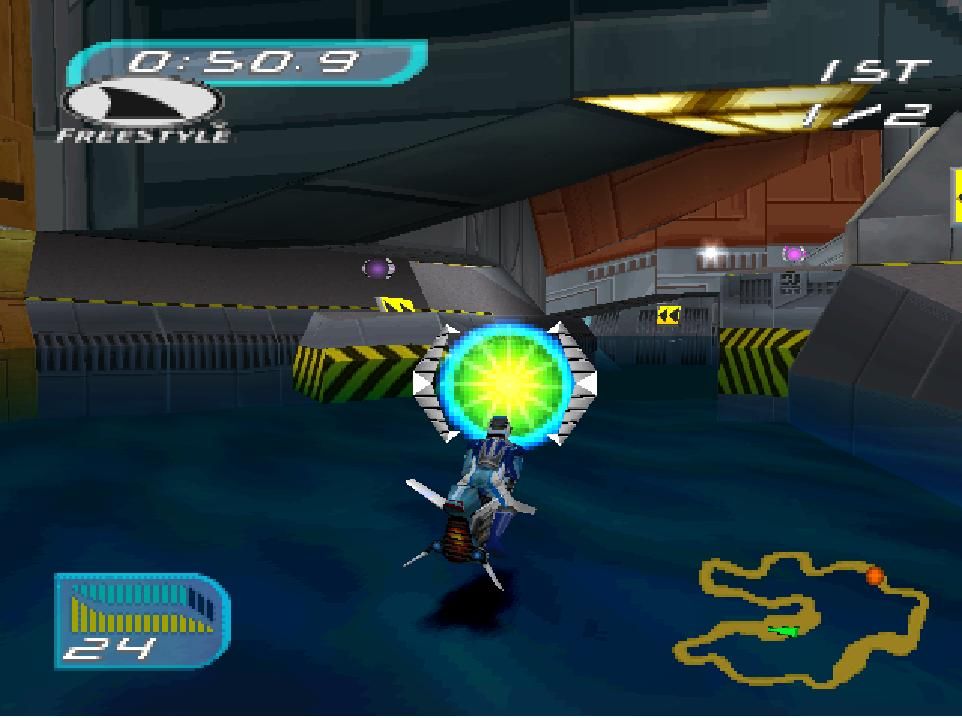Click the orange marker on the minimap
This screenshot has width=962, height=718.
pos(874,576)
